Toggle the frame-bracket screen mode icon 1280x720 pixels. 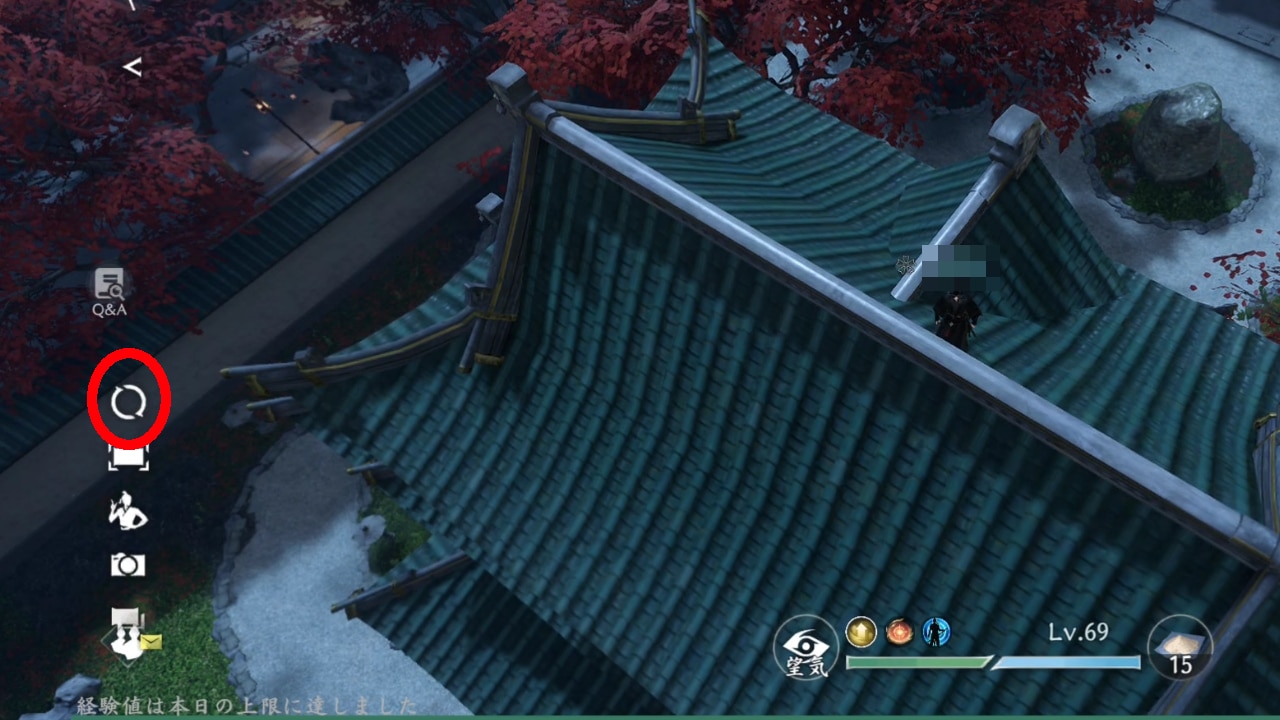tap(128, 458)
